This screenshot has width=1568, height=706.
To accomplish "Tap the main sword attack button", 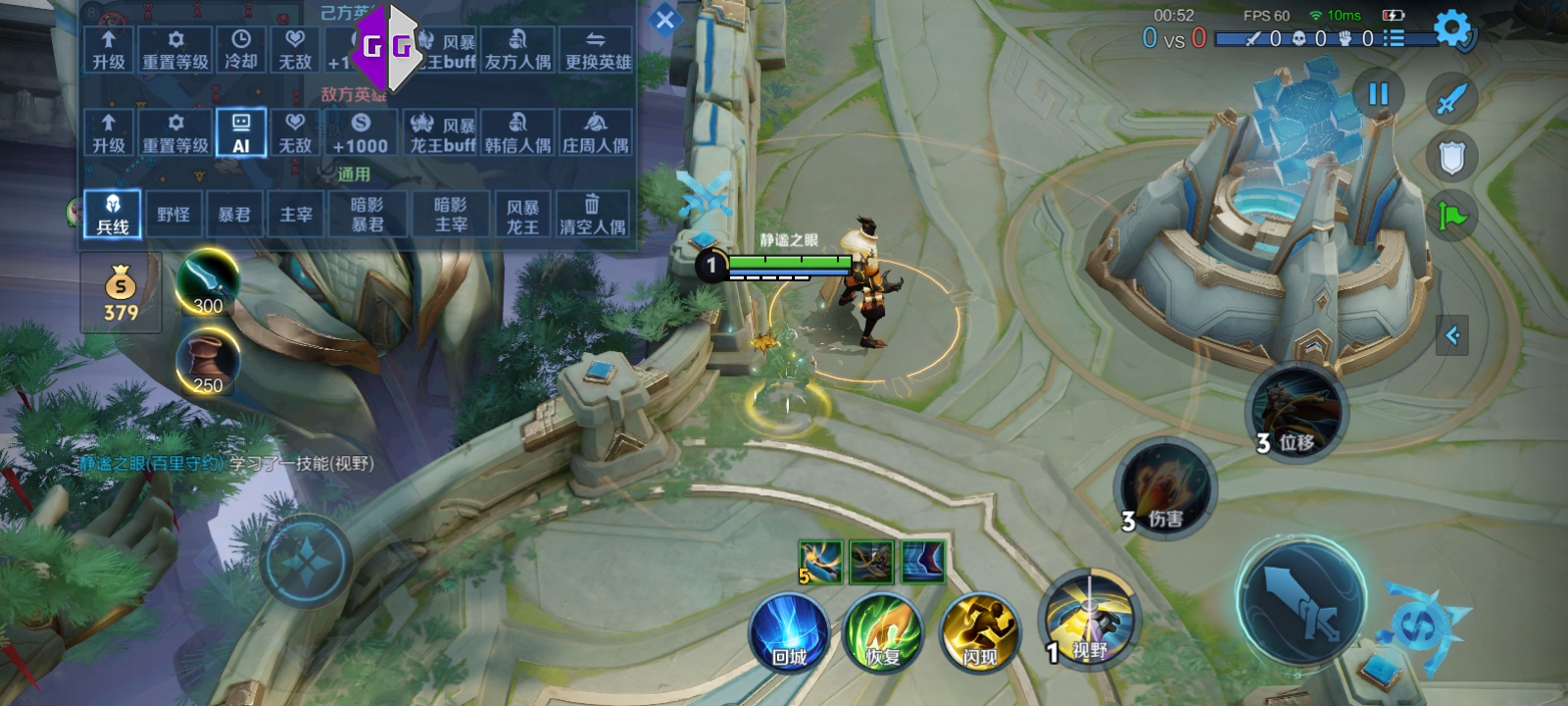I will click(x=1301, y=600).
